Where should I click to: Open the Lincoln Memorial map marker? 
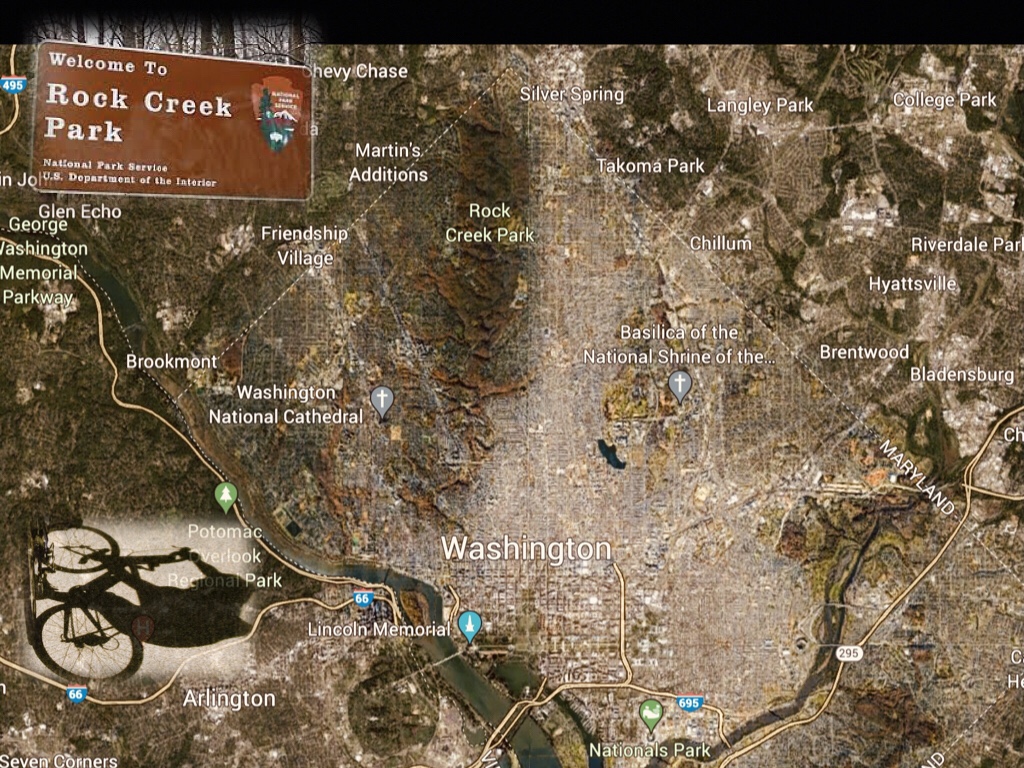[x=469, y=626]
